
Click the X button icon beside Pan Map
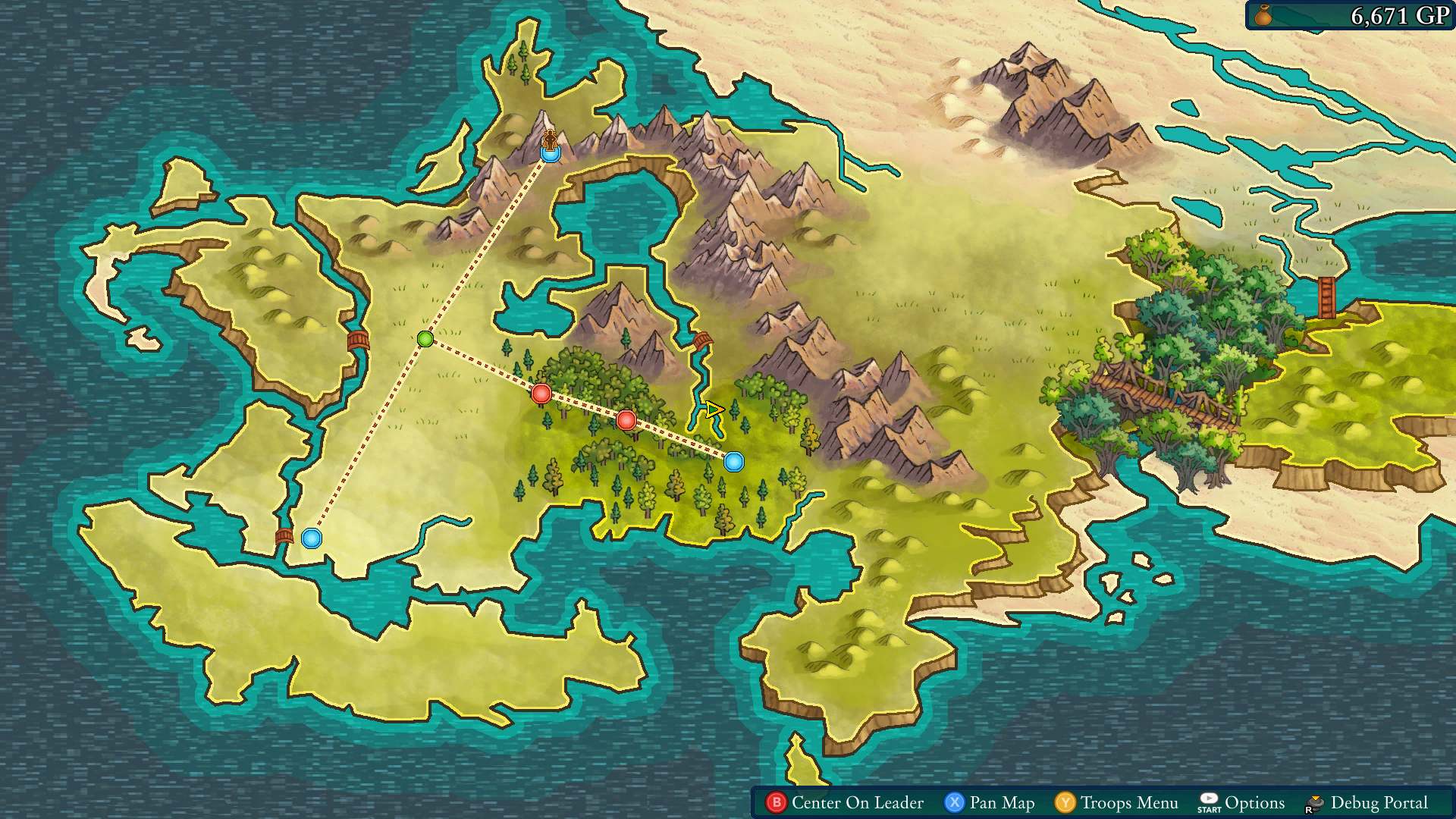click(955, 802)
